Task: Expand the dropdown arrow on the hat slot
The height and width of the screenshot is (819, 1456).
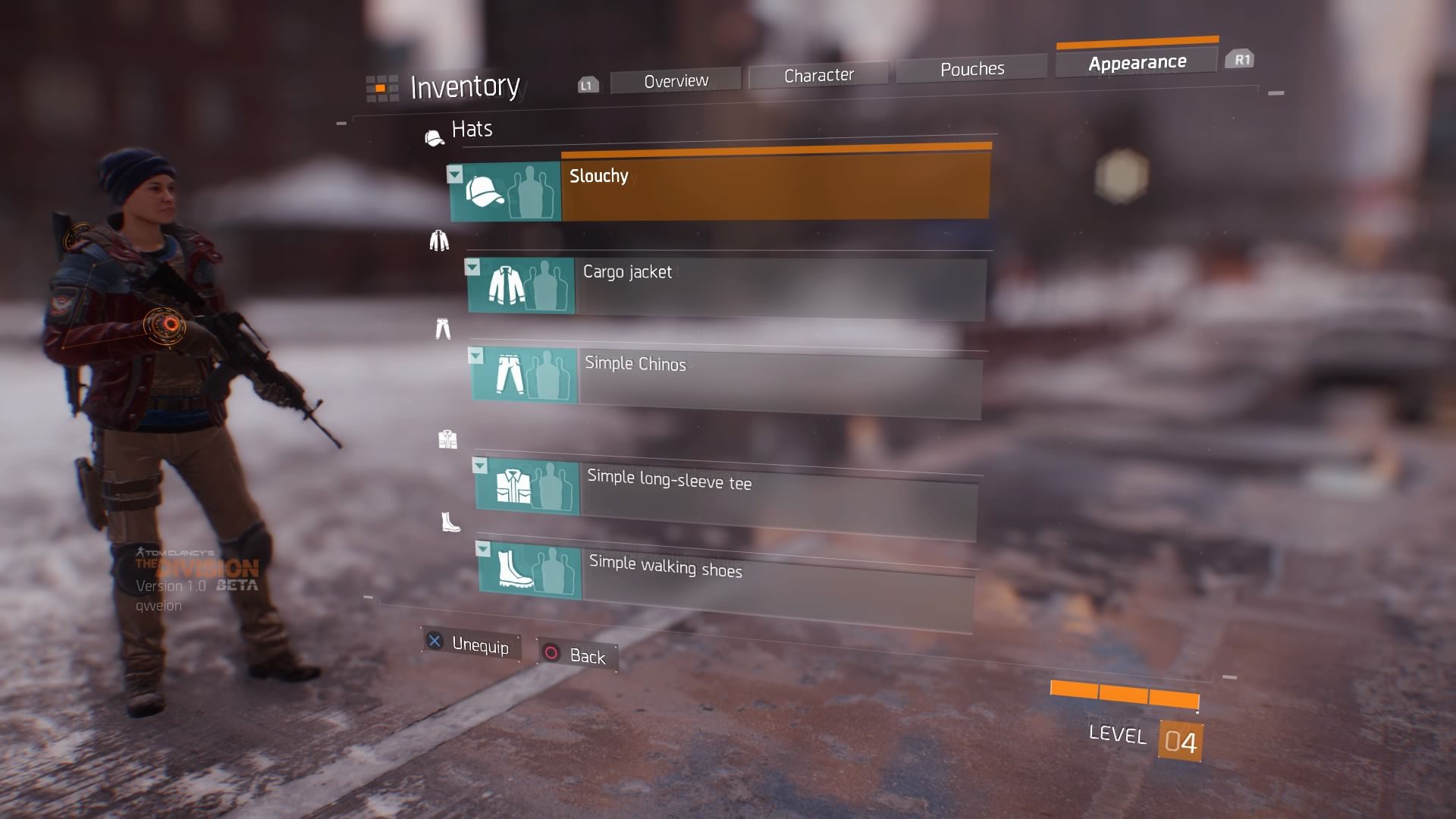Action: point(455,175)
